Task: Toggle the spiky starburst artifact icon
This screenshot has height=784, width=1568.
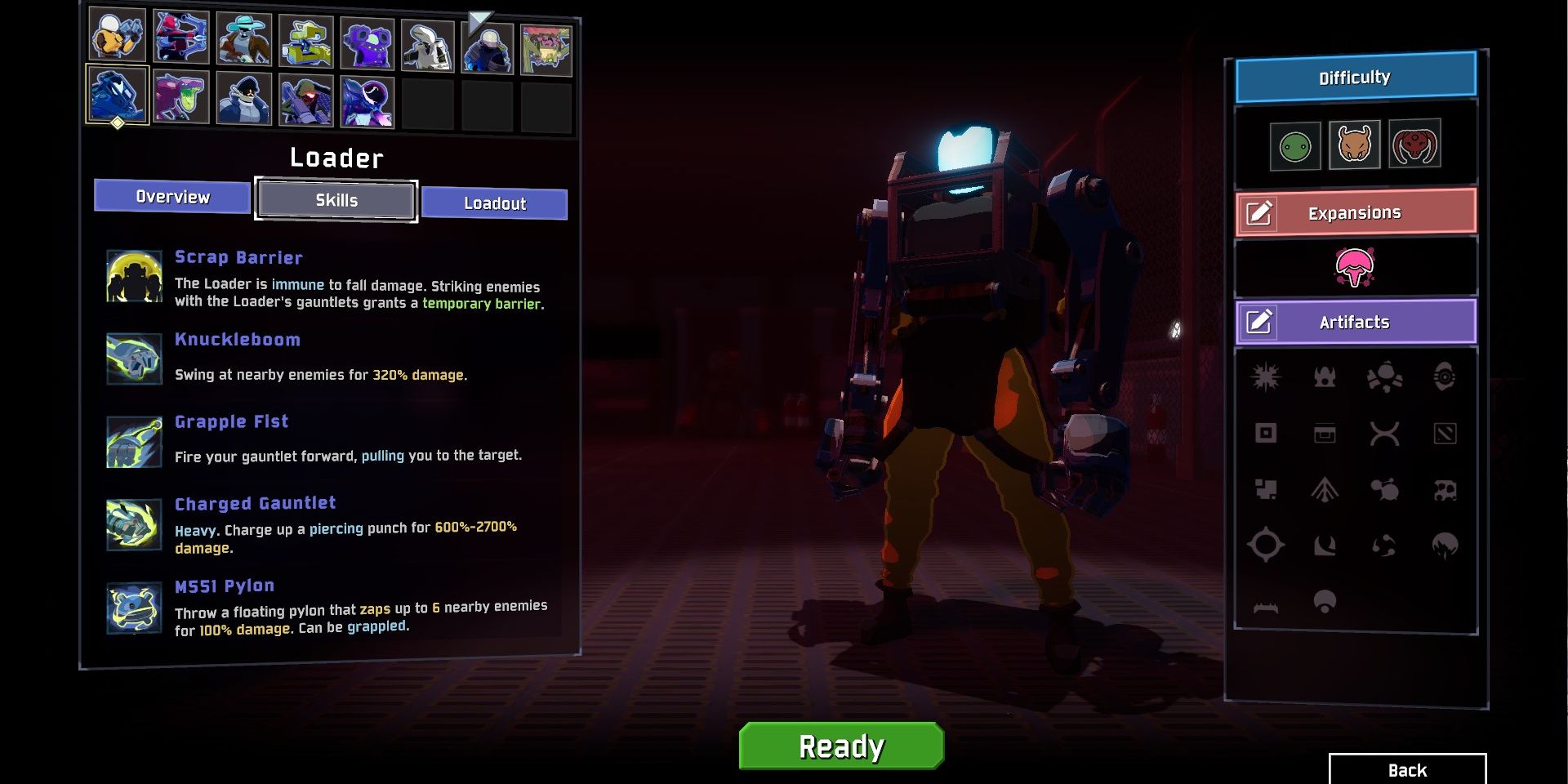Action: pyautogui.click(x=1267, y=377)
